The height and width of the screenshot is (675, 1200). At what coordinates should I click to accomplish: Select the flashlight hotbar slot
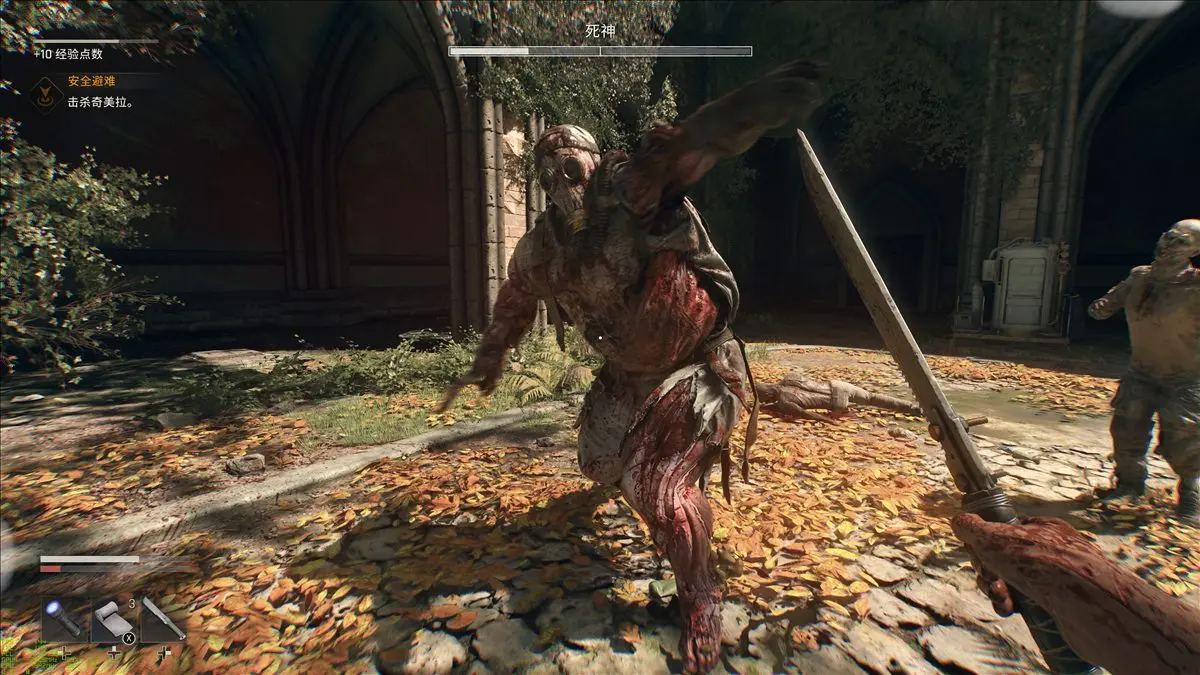point(63,619)
